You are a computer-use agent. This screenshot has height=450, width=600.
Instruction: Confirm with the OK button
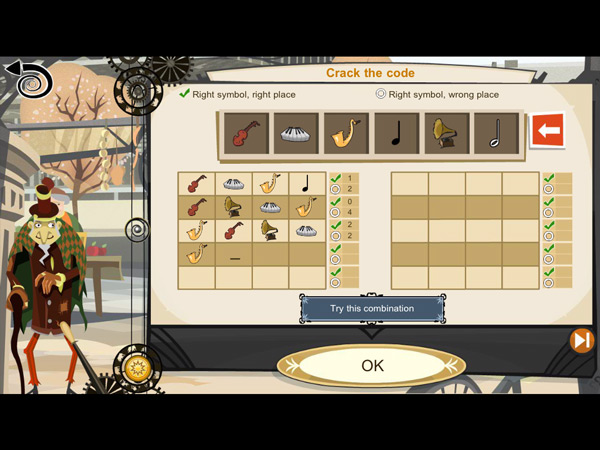372,366
